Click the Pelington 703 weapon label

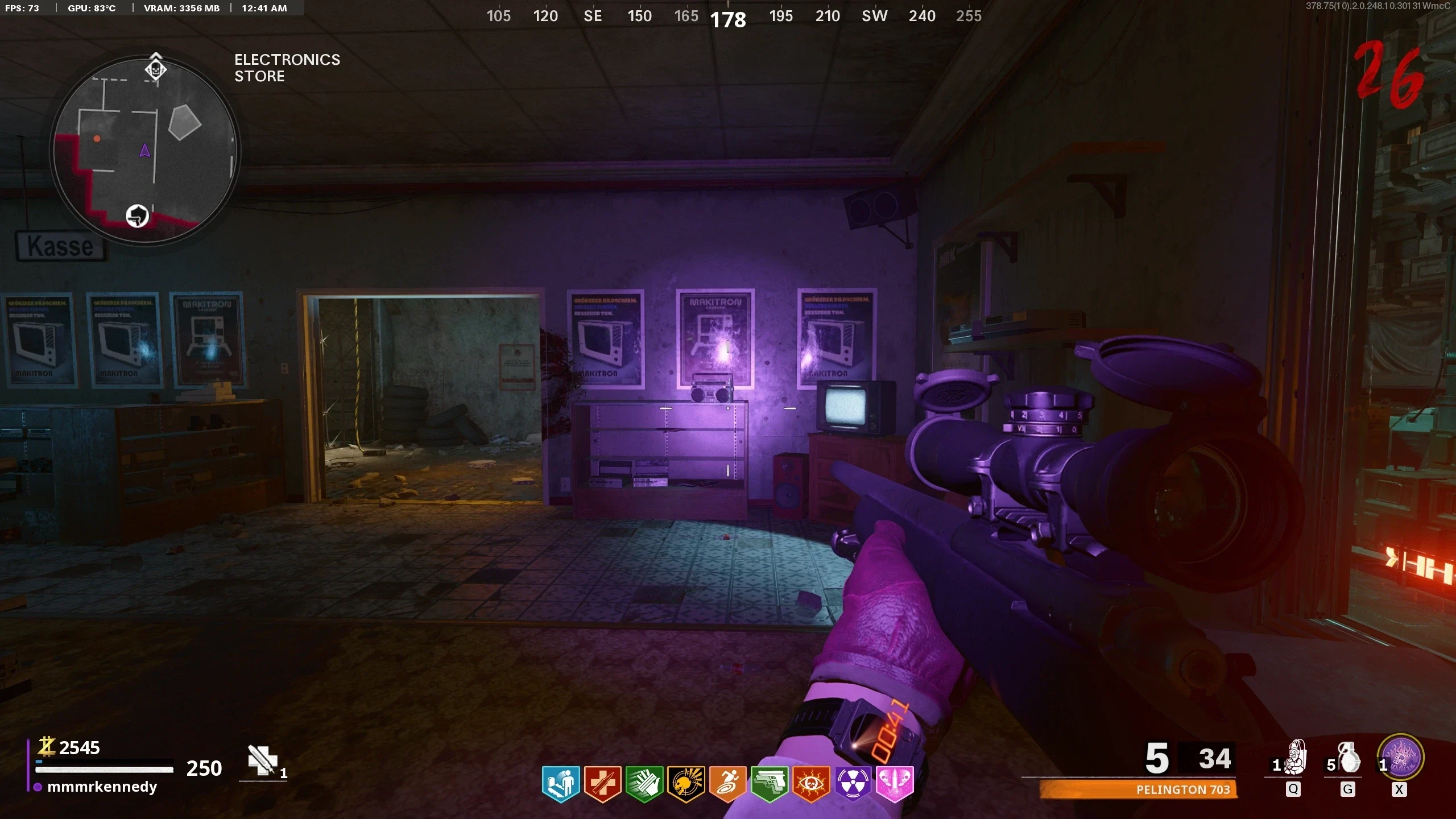coord(1182,789)
